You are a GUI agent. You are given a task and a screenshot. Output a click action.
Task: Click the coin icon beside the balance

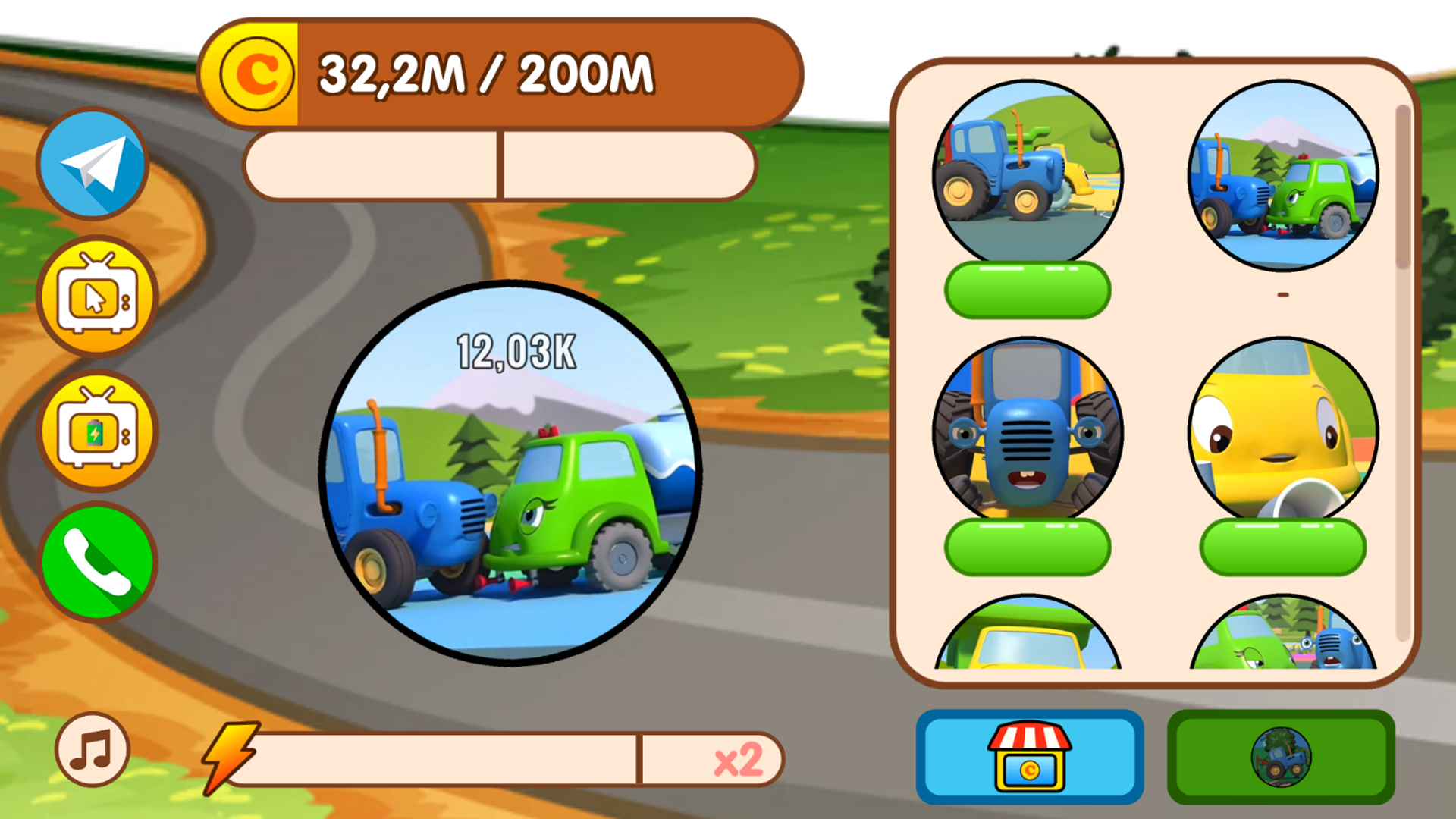257,73
